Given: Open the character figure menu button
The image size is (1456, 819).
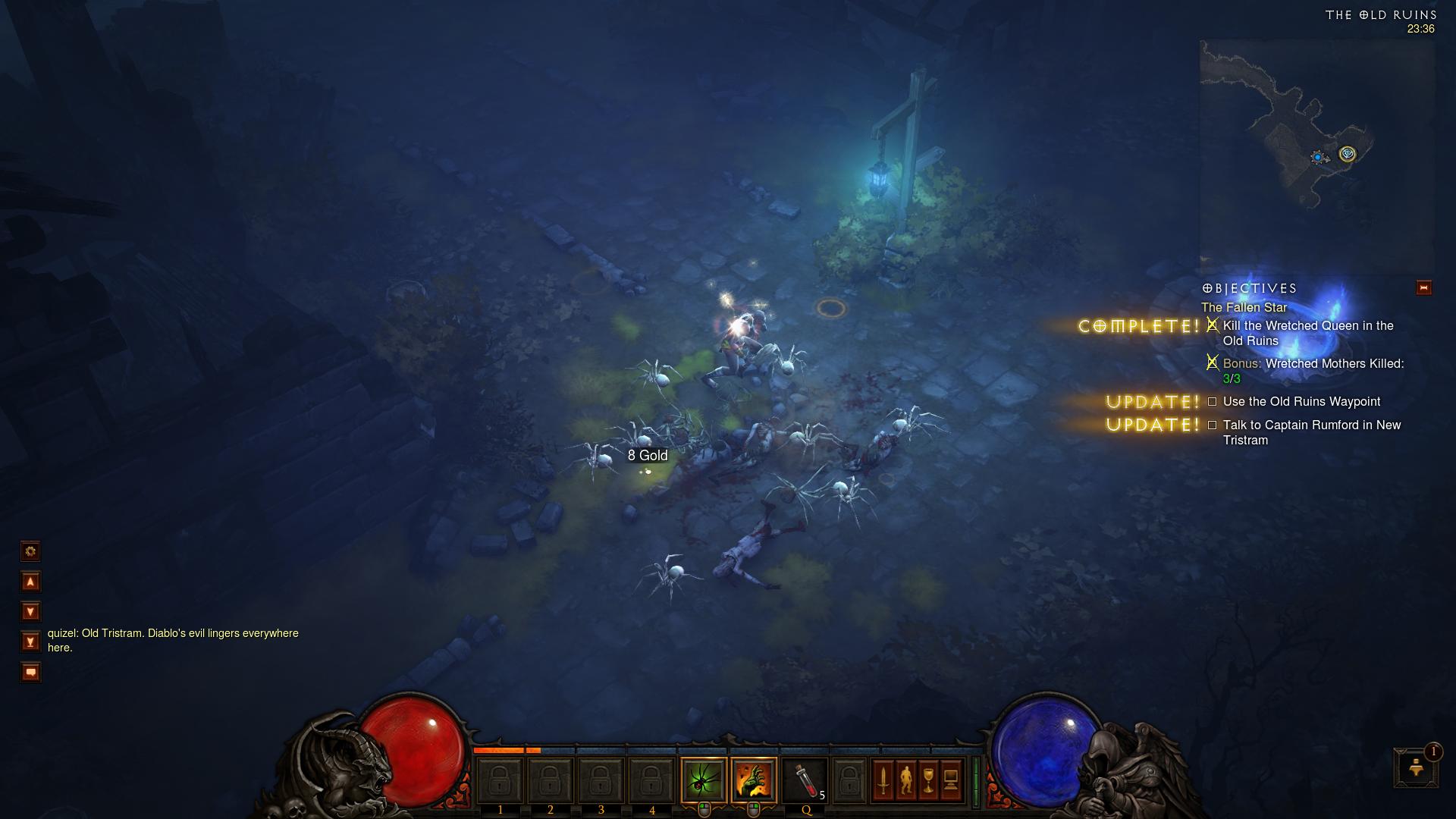Looking at the screenshot, I should [x=905, y=780].
